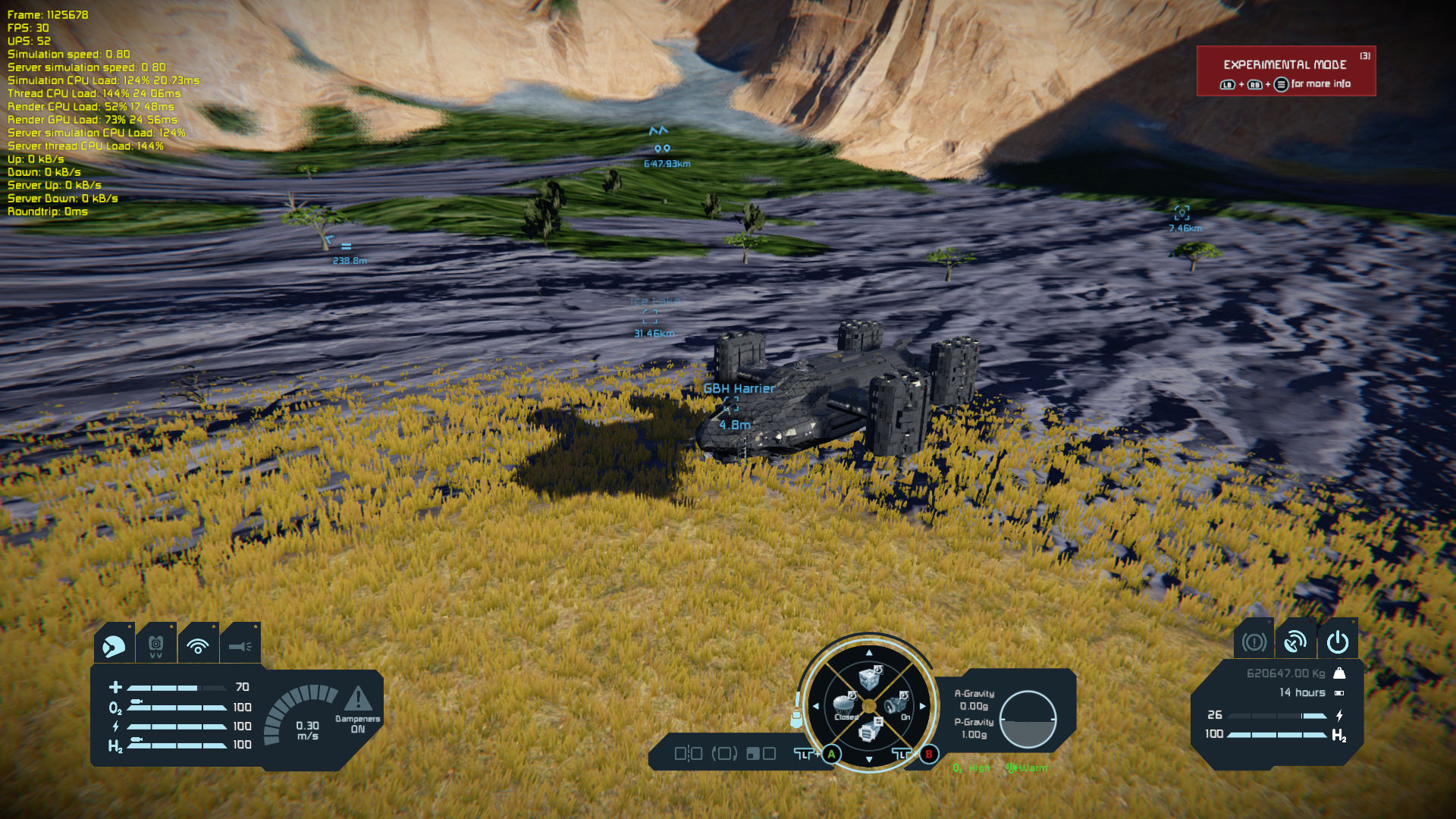
Task: Toggle the helmet status icon
Action: point(114,646)
